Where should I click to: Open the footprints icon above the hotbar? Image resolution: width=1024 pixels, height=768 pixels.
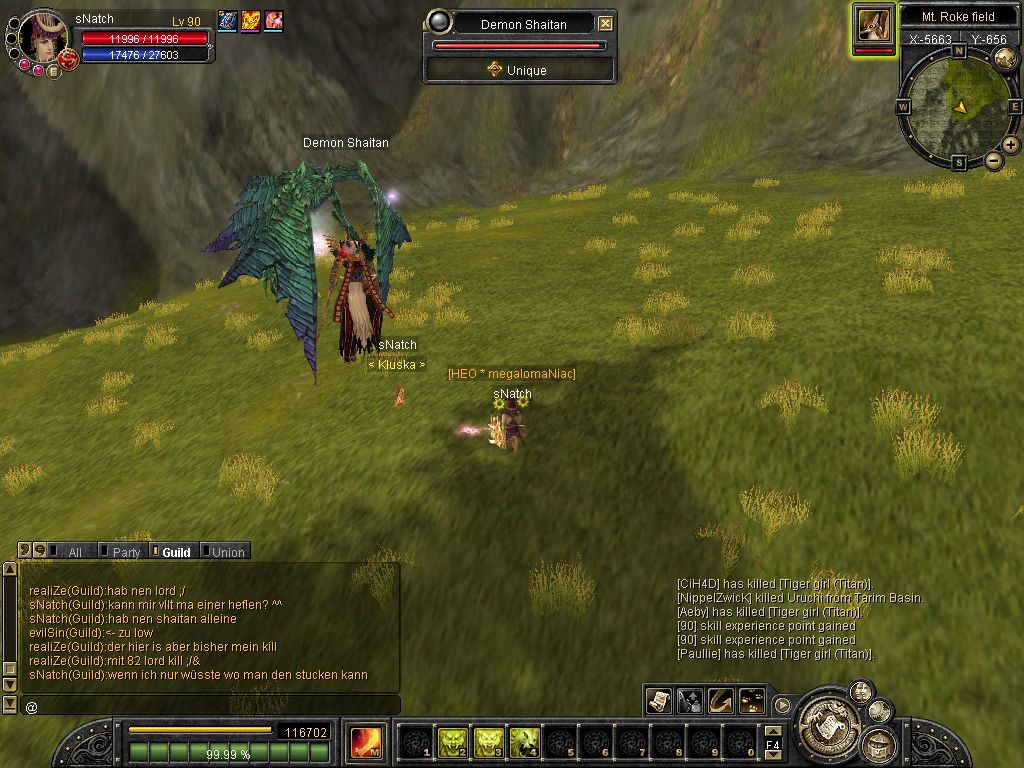click(x=752, y=701)
